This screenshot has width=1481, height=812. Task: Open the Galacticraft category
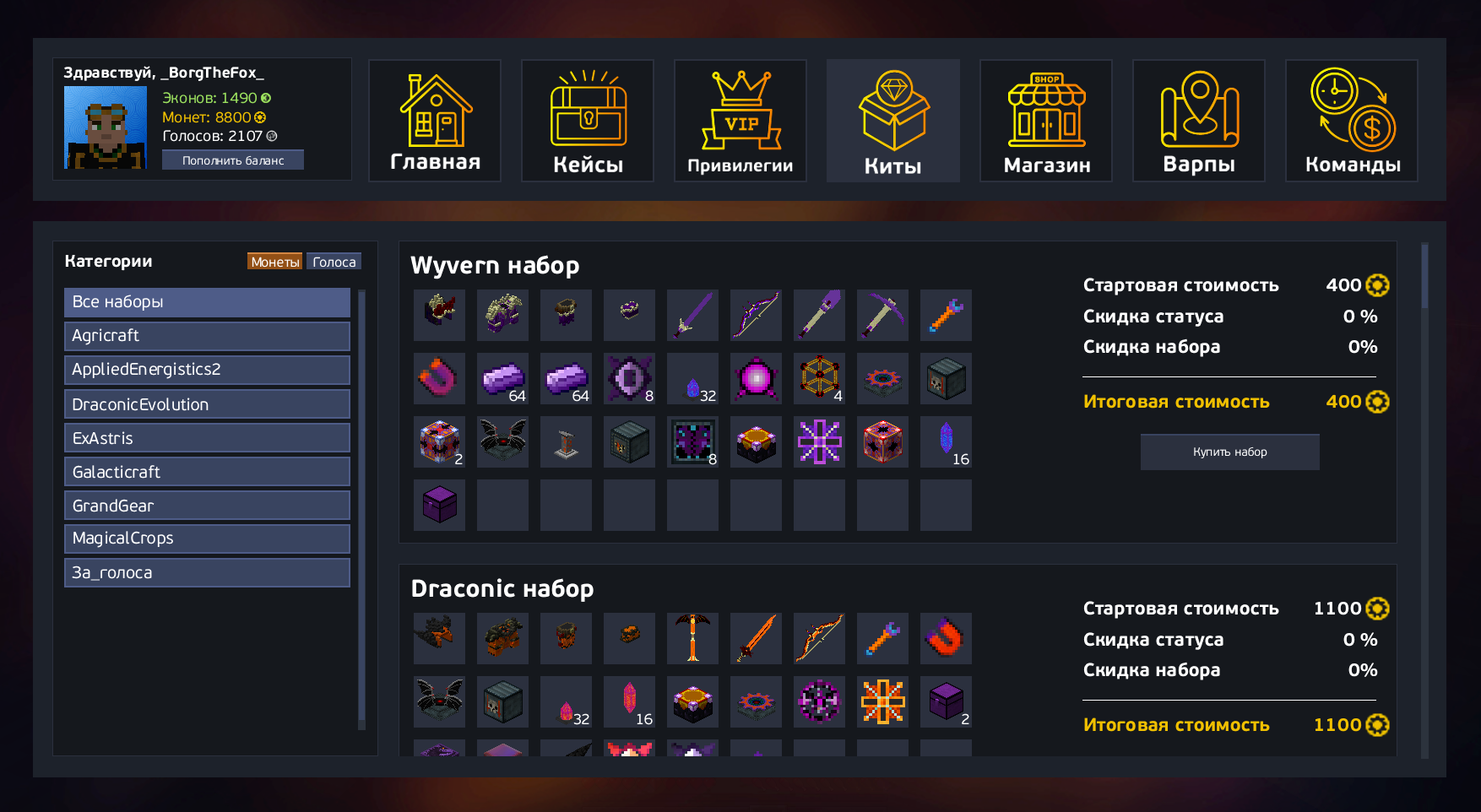(x=207, y=472)
